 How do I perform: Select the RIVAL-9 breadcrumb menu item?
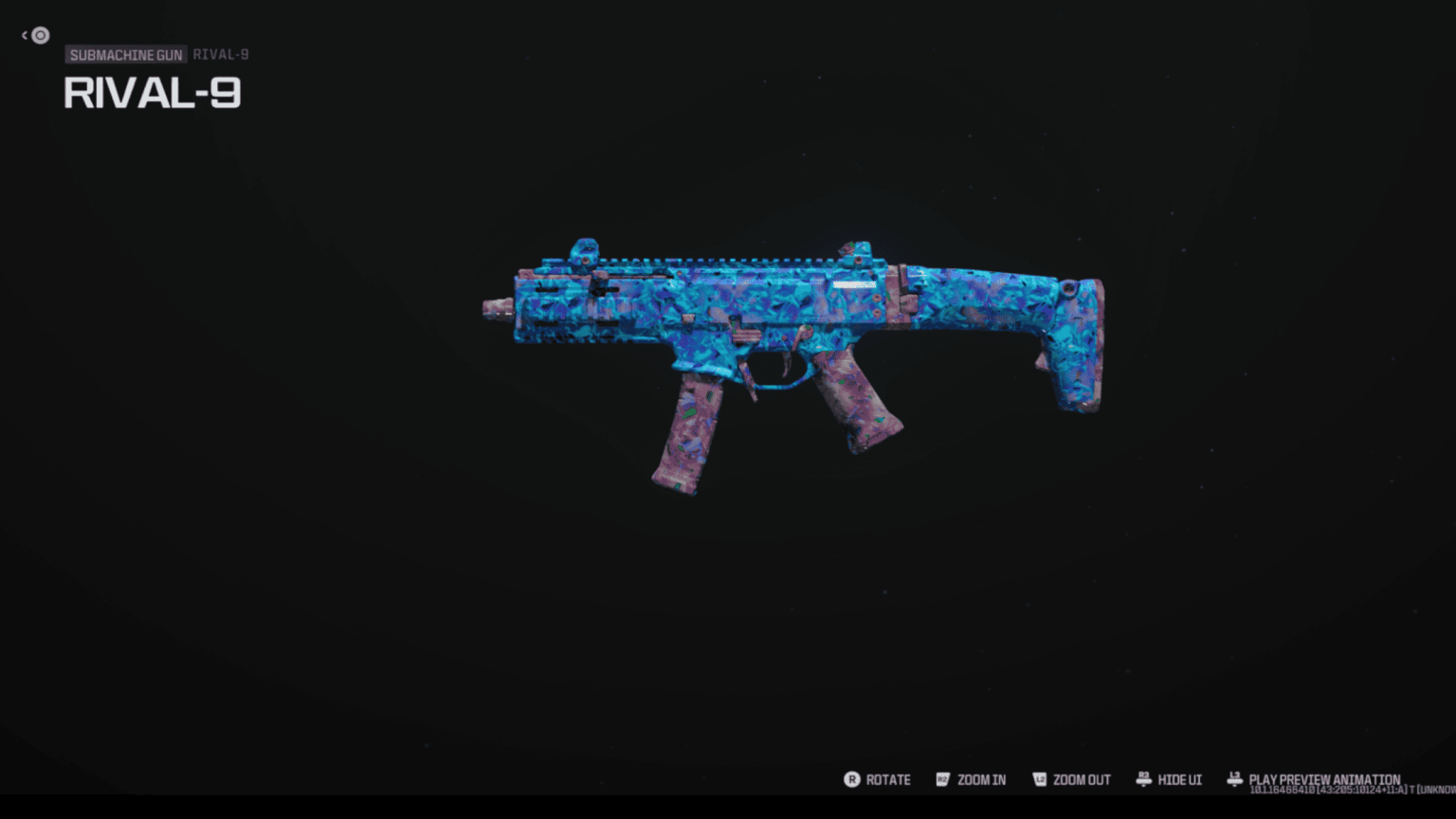click(221, 54)
